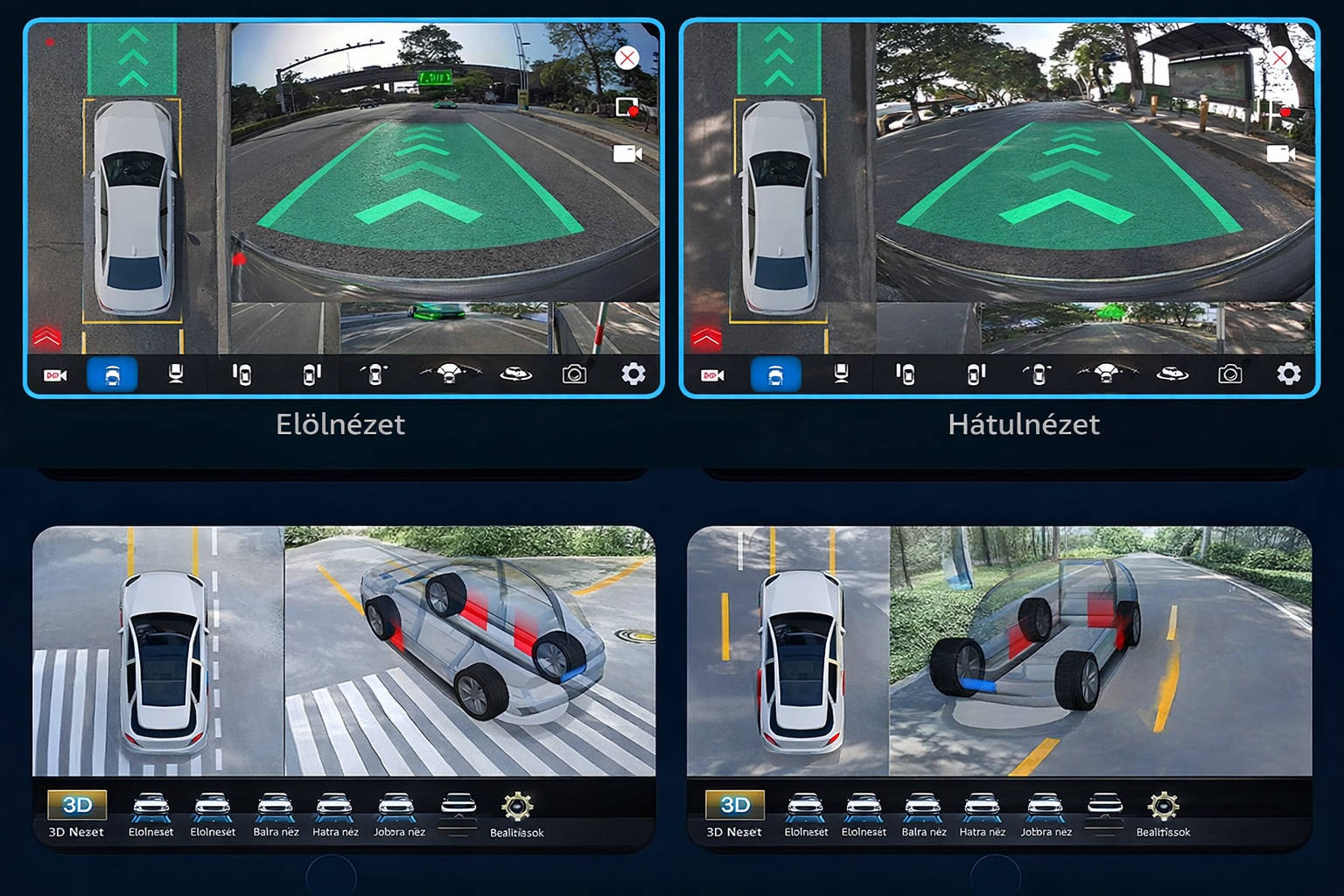
Task: Tap the white video camera icon in Elölnézet
Action: tap(627, 154)
